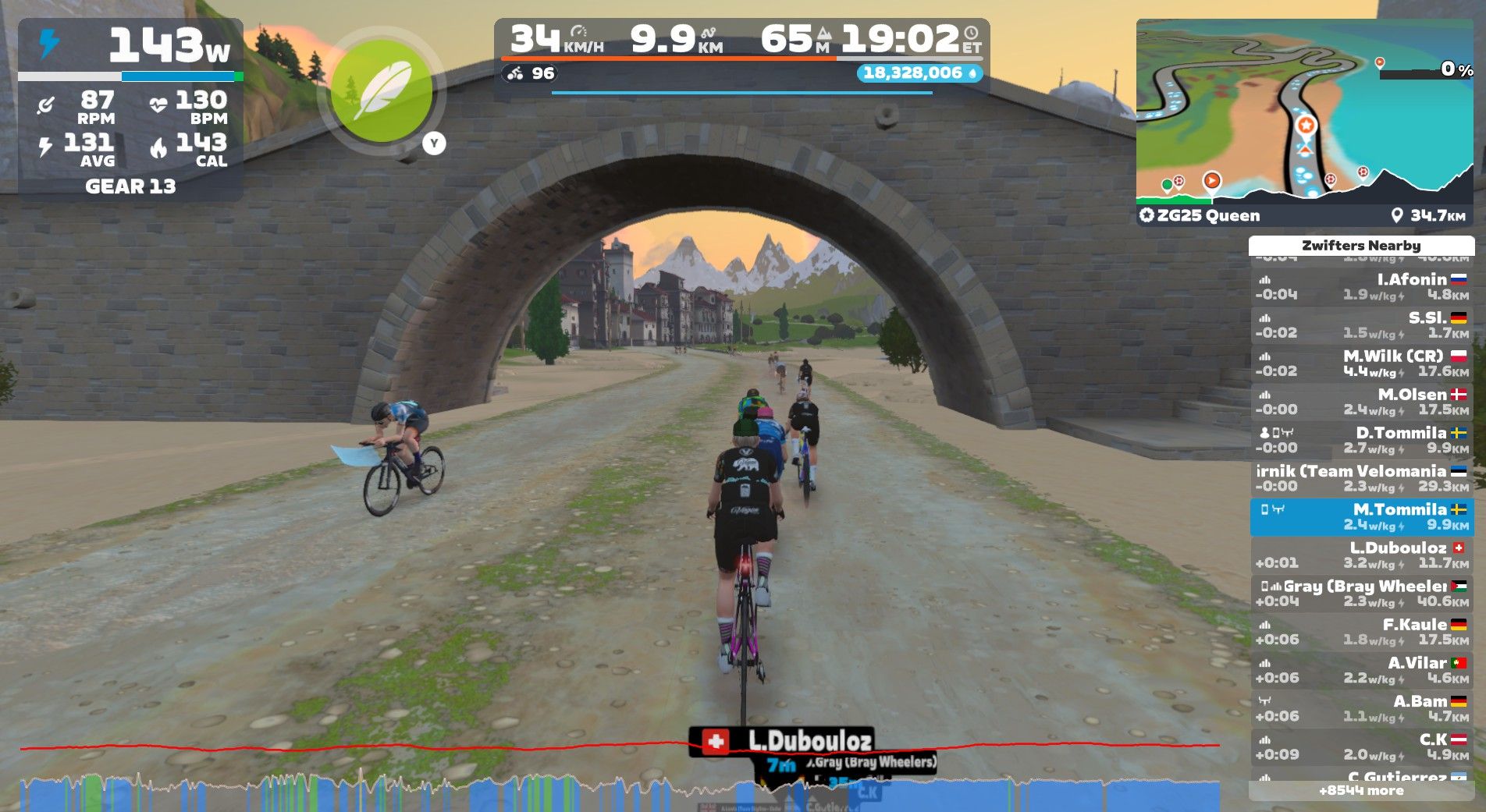Activate the feather PowerUp icon
1486x812 pixels.
382,92
